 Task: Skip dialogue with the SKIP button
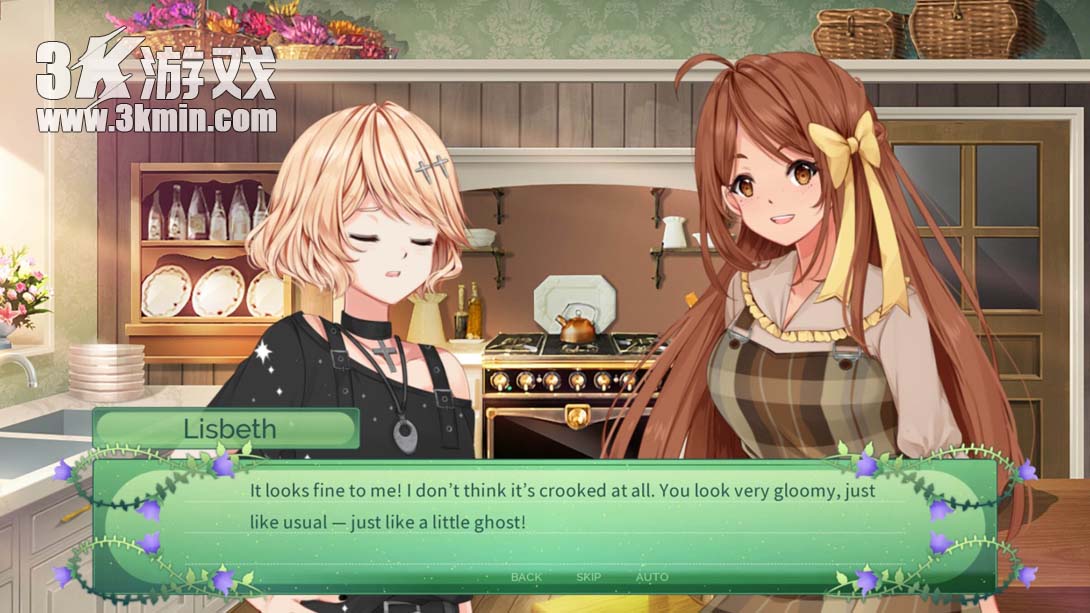pyautogui.click(x=589, y=577)
